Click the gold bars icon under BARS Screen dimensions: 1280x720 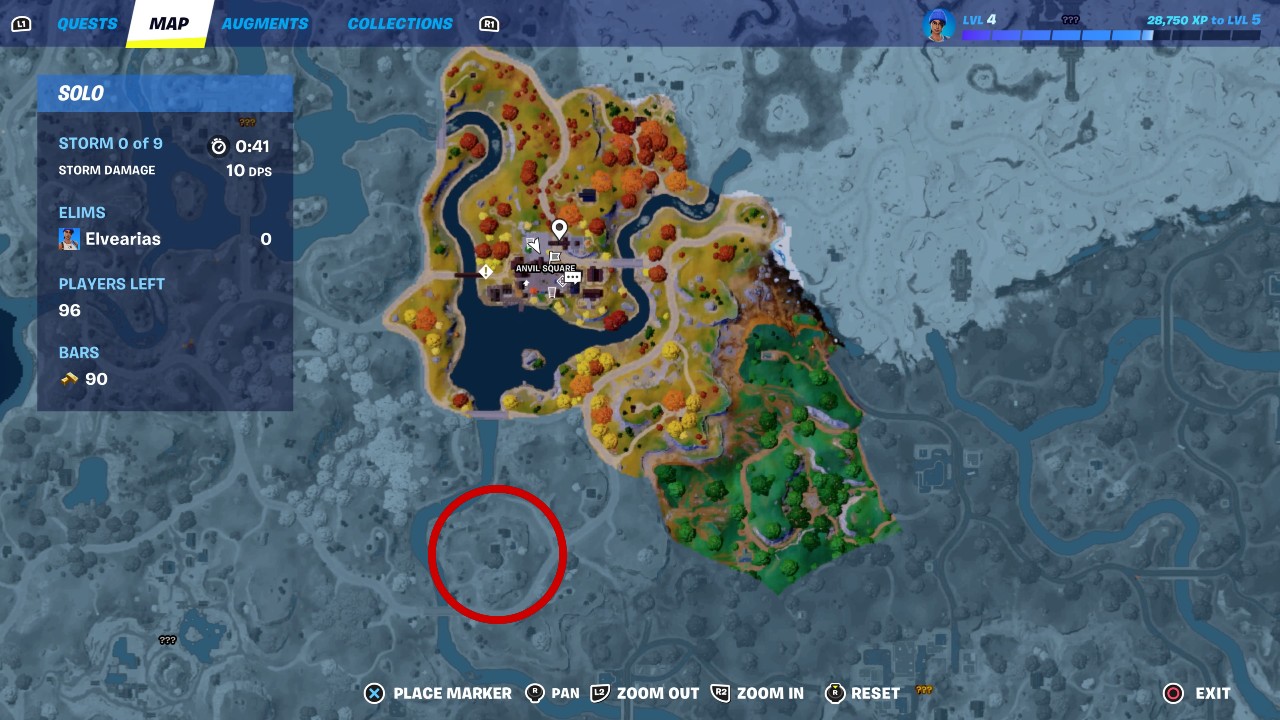point(69,379)
